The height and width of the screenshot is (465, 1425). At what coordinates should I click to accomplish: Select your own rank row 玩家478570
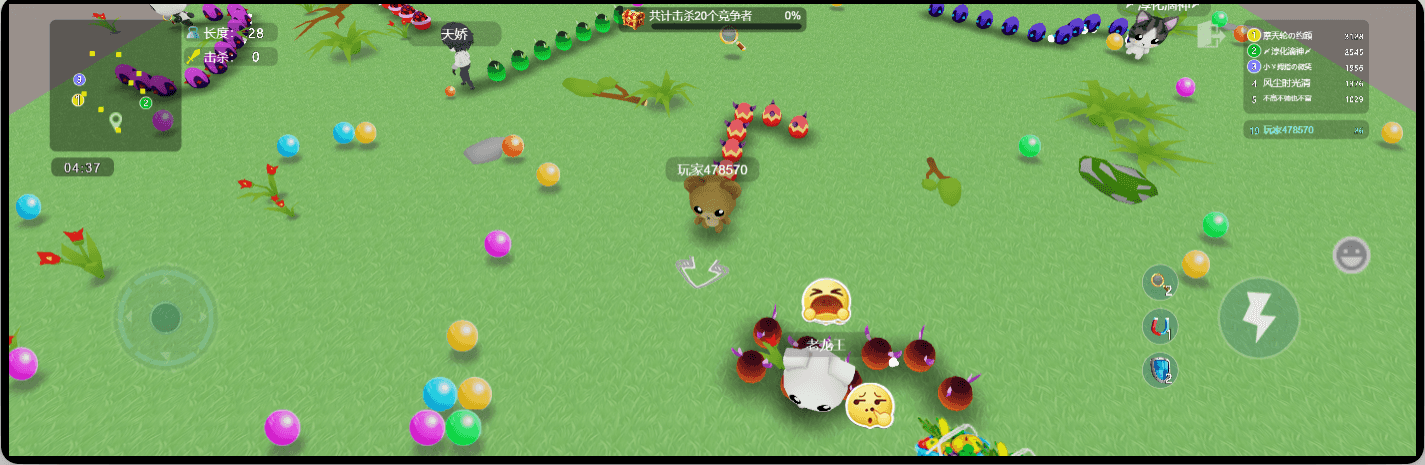coord(1306,130)
